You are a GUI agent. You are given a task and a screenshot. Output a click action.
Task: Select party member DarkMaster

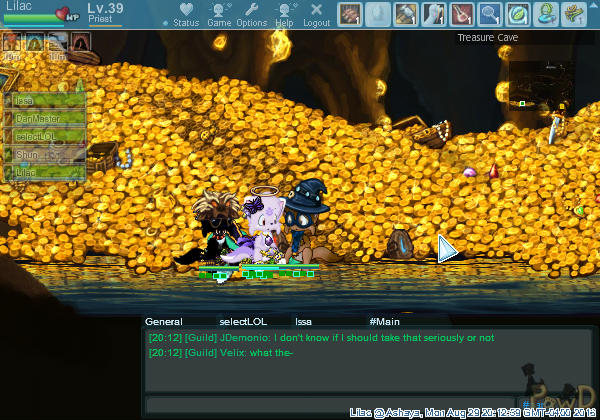pyautogui.click(x=44, y=118)
